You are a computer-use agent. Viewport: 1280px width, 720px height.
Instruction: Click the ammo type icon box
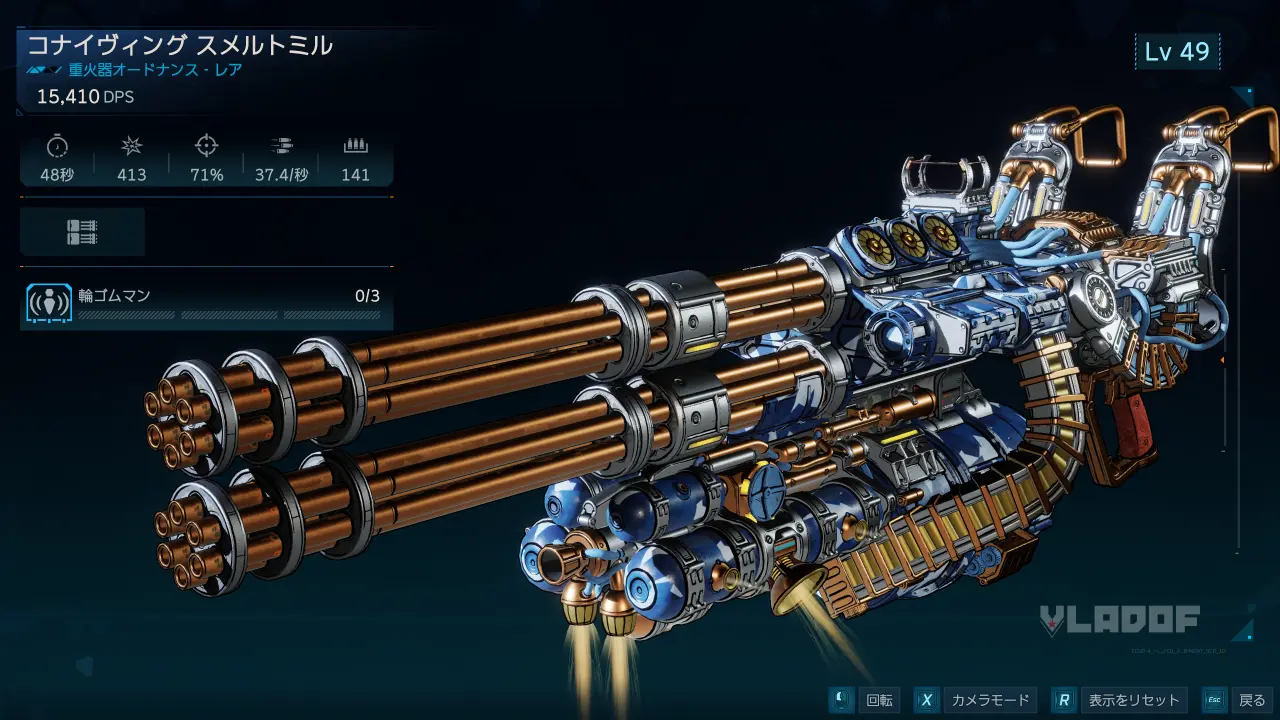click(x=83, y=232)
